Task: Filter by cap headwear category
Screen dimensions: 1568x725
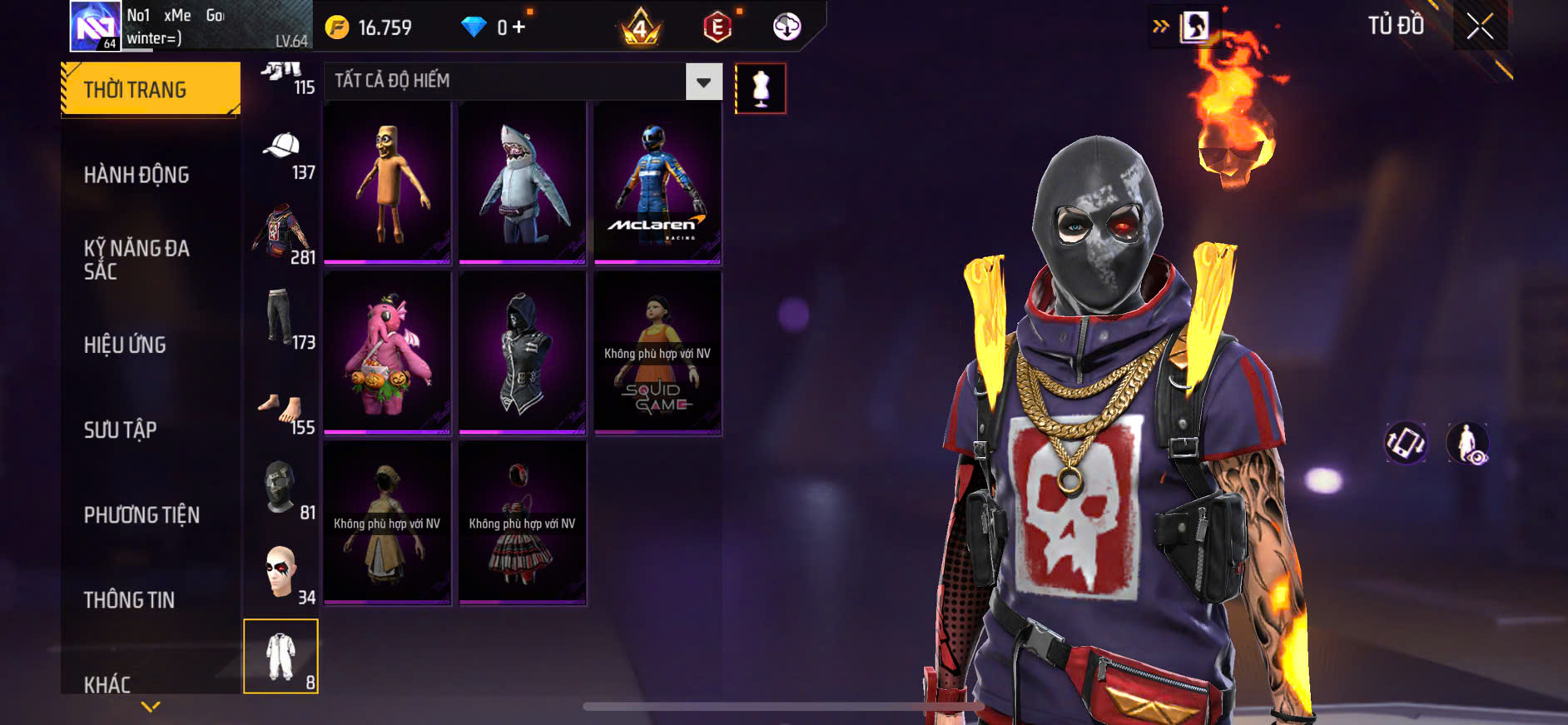Action: click(283, 154)
